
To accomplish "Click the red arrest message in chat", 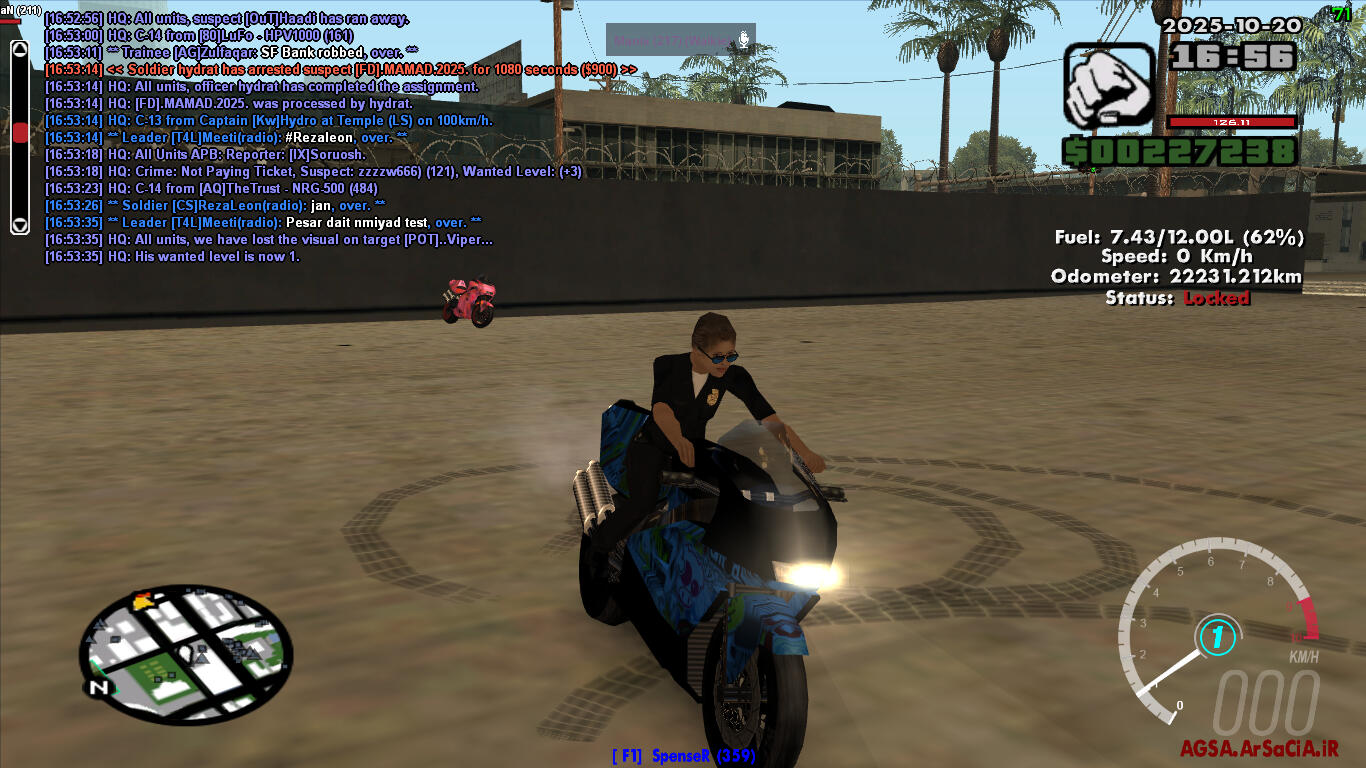I will click(340, 69).
